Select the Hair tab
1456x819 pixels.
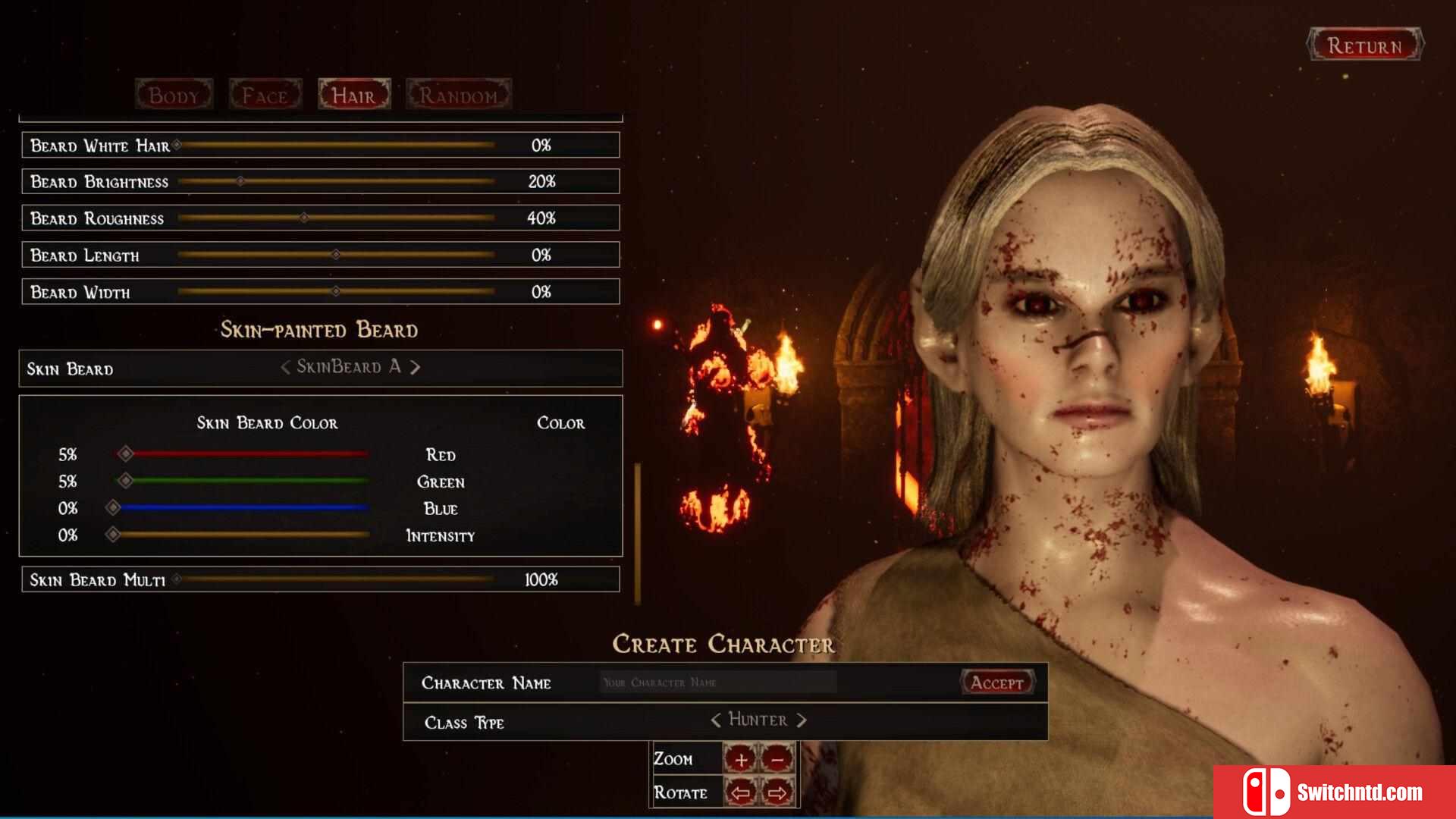354,96
